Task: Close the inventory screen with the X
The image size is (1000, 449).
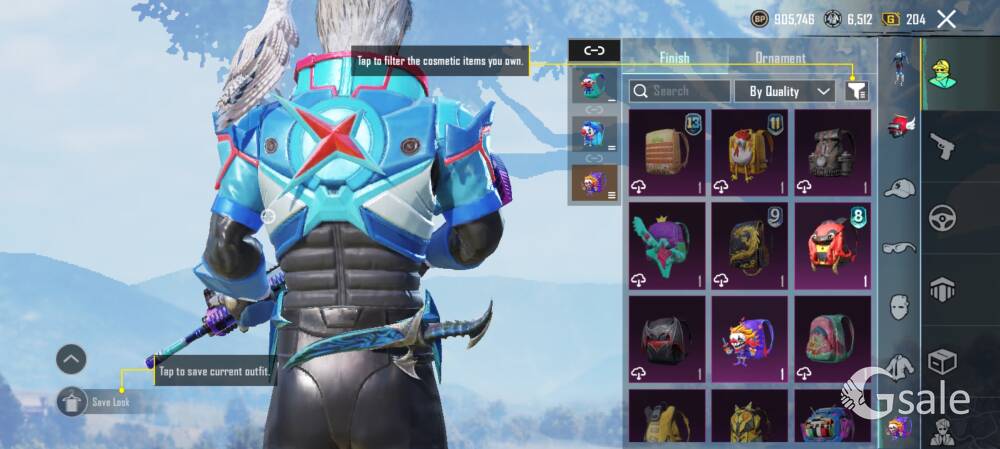Action: [946, 19]
